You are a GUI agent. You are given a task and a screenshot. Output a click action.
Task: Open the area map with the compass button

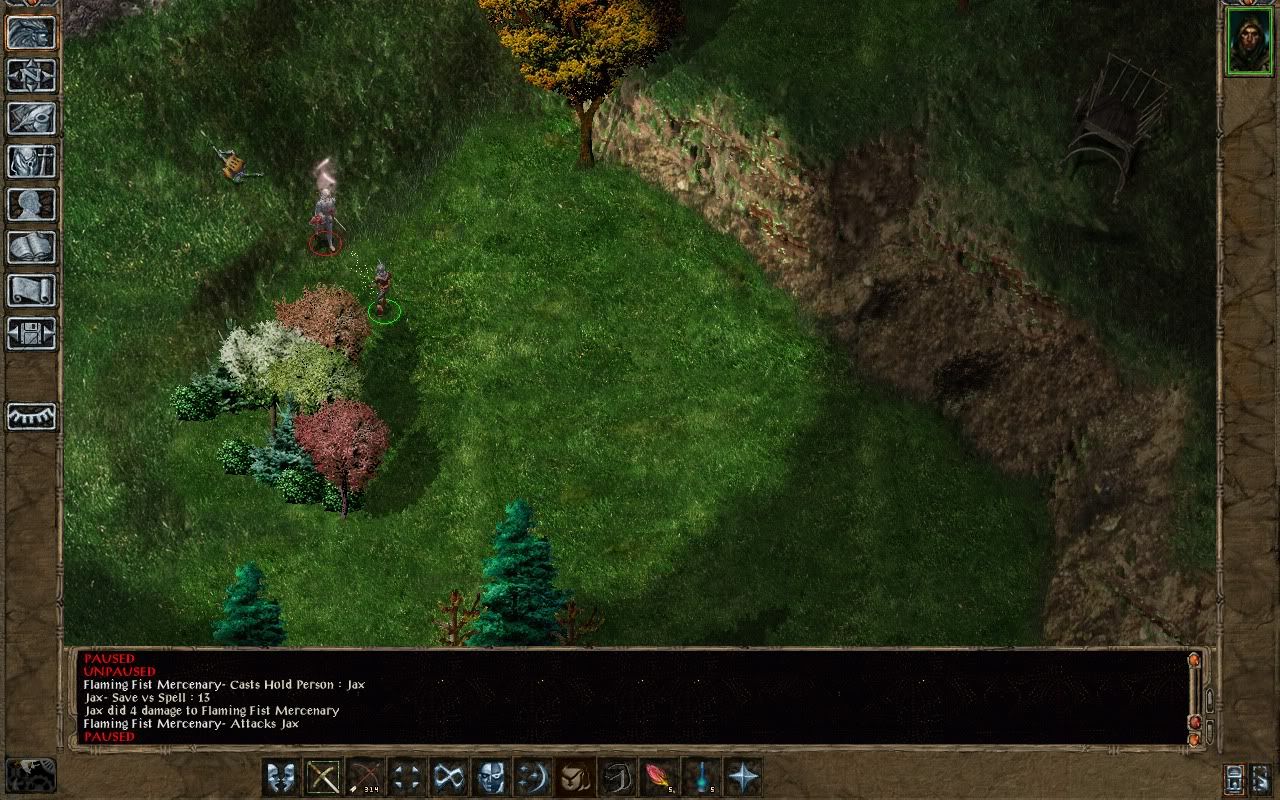[x=32, y=75]
